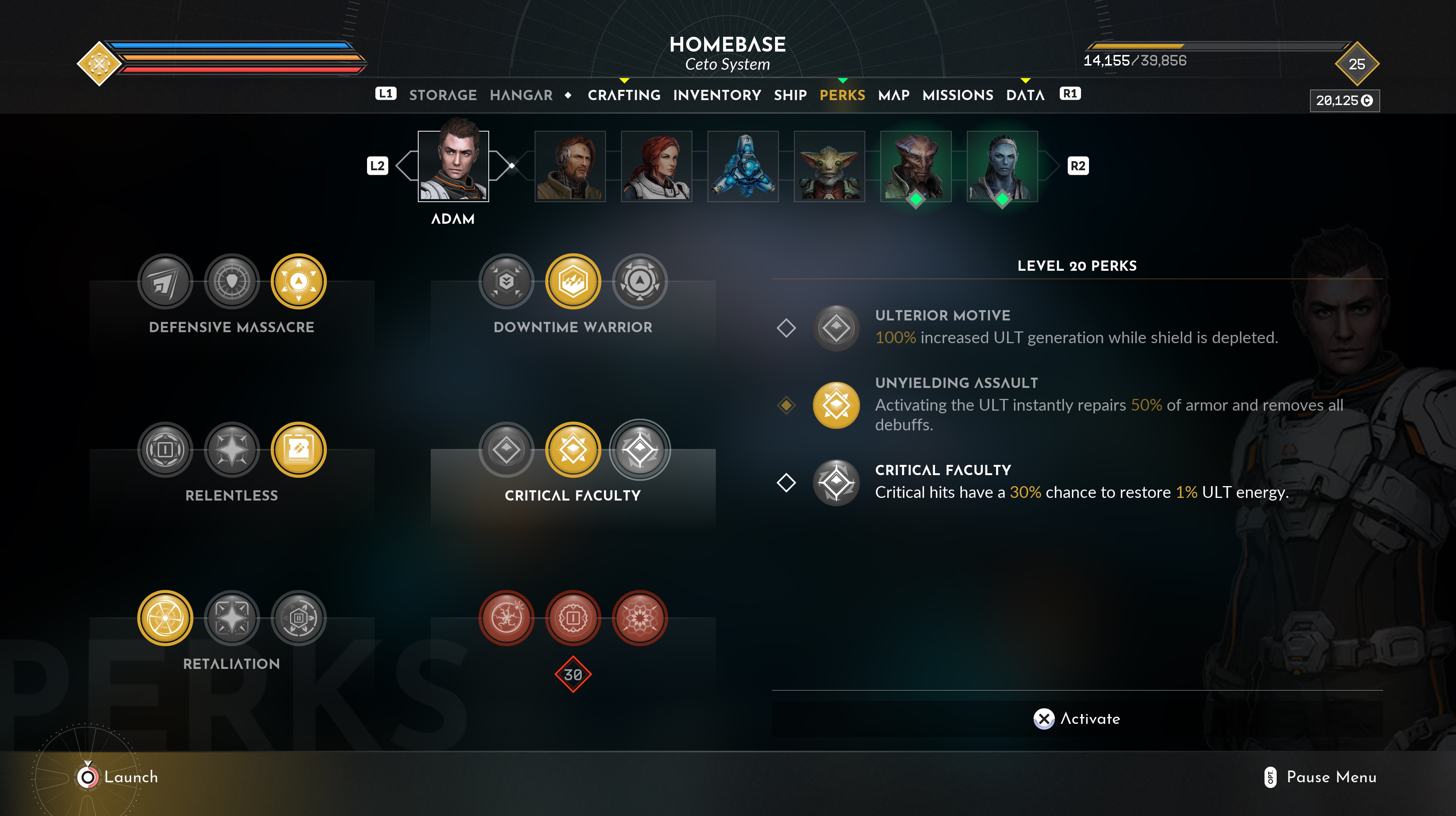
Task: Show the Map tab
Action: 894,95
